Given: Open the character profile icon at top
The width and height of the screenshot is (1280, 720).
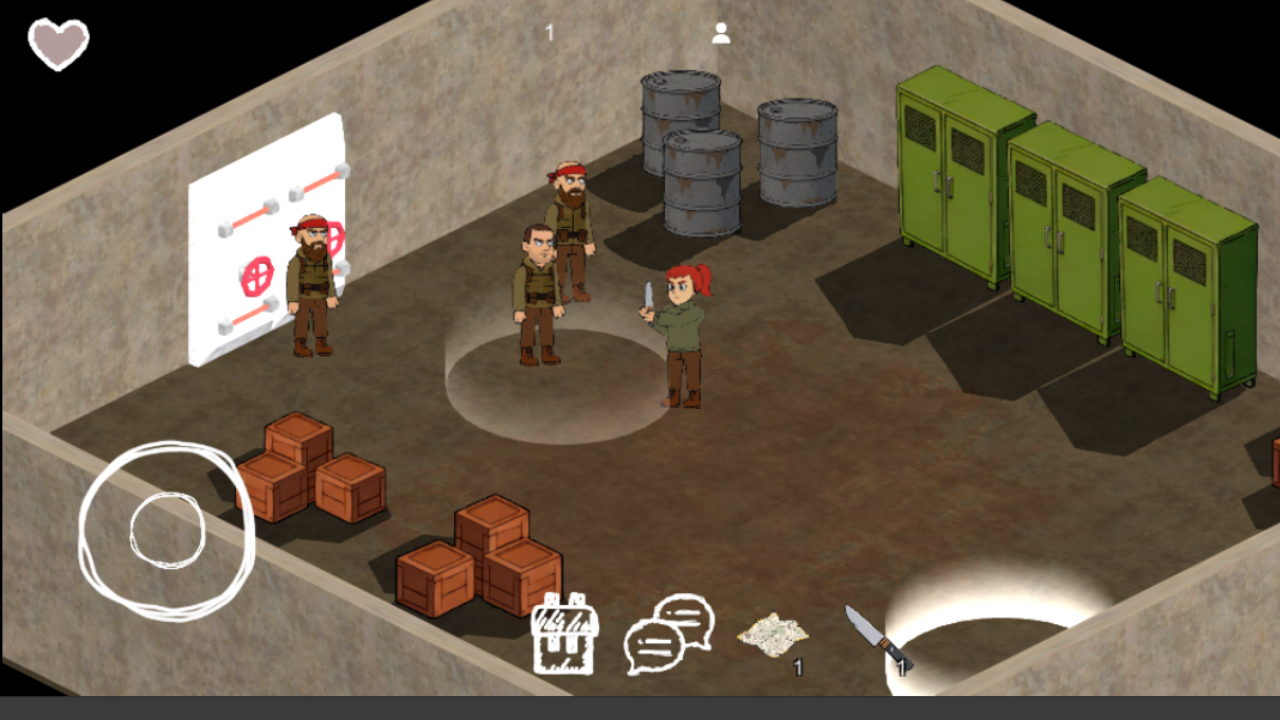Looking at the screenshot, I should point(721,32).
